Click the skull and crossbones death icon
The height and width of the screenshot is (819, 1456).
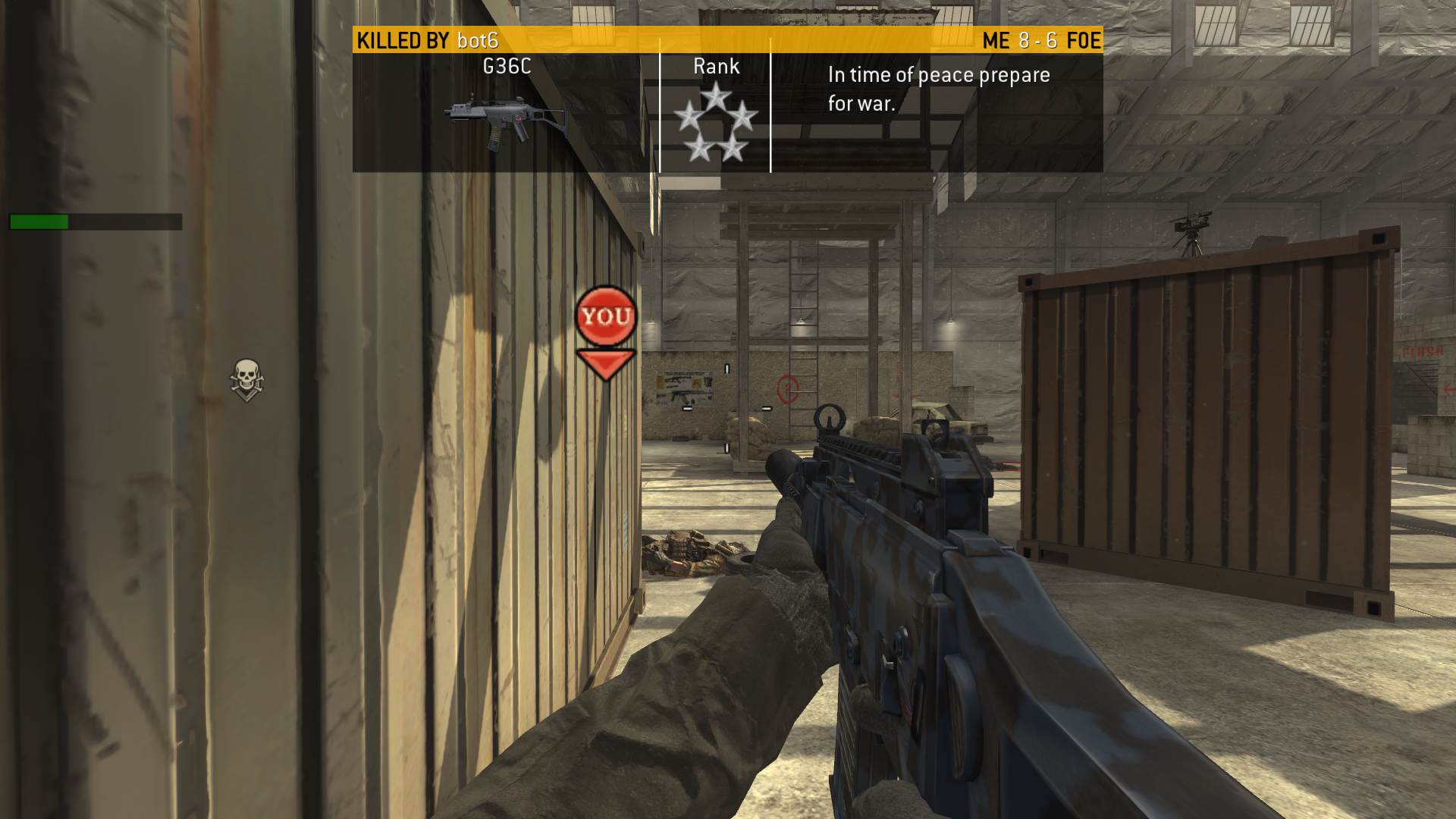coord(246,378)
